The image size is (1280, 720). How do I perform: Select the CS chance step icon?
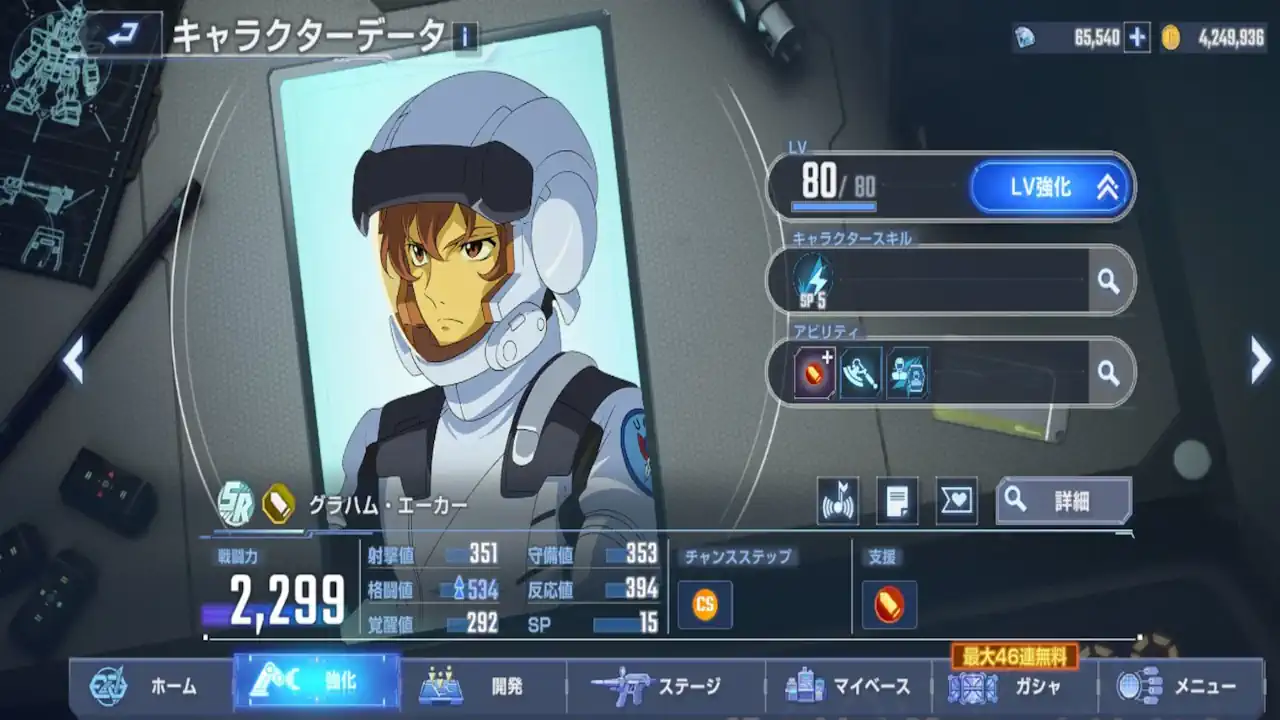coord(704,604)
